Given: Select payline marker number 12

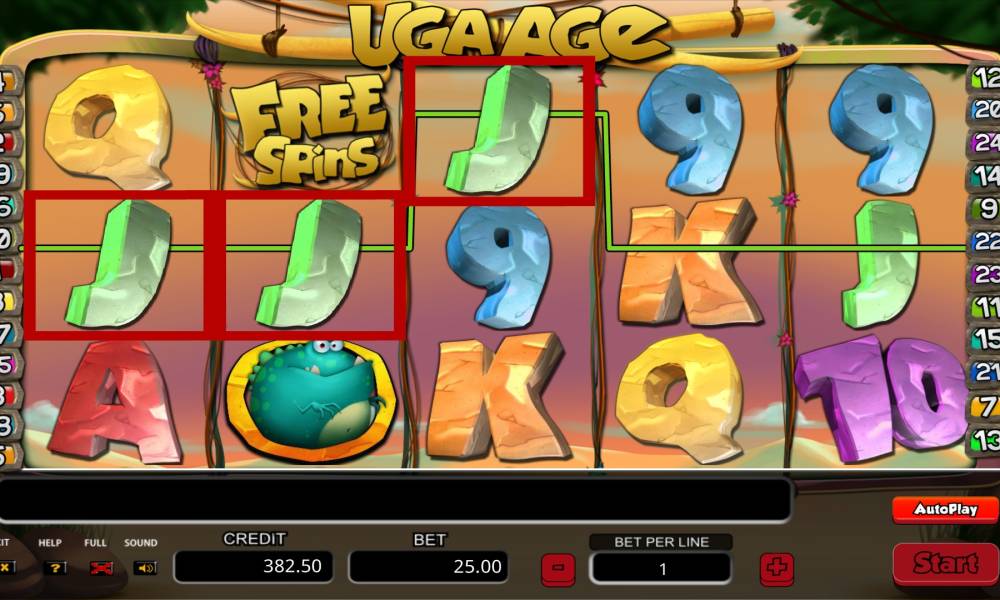Looking at the screenshot, I should coord(984,77).
